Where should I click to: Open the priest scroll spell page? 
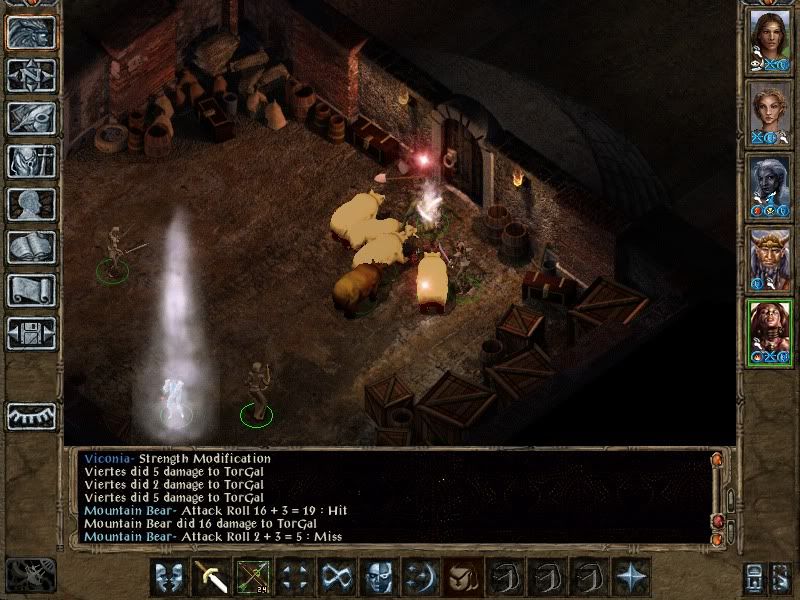[31, 291]
